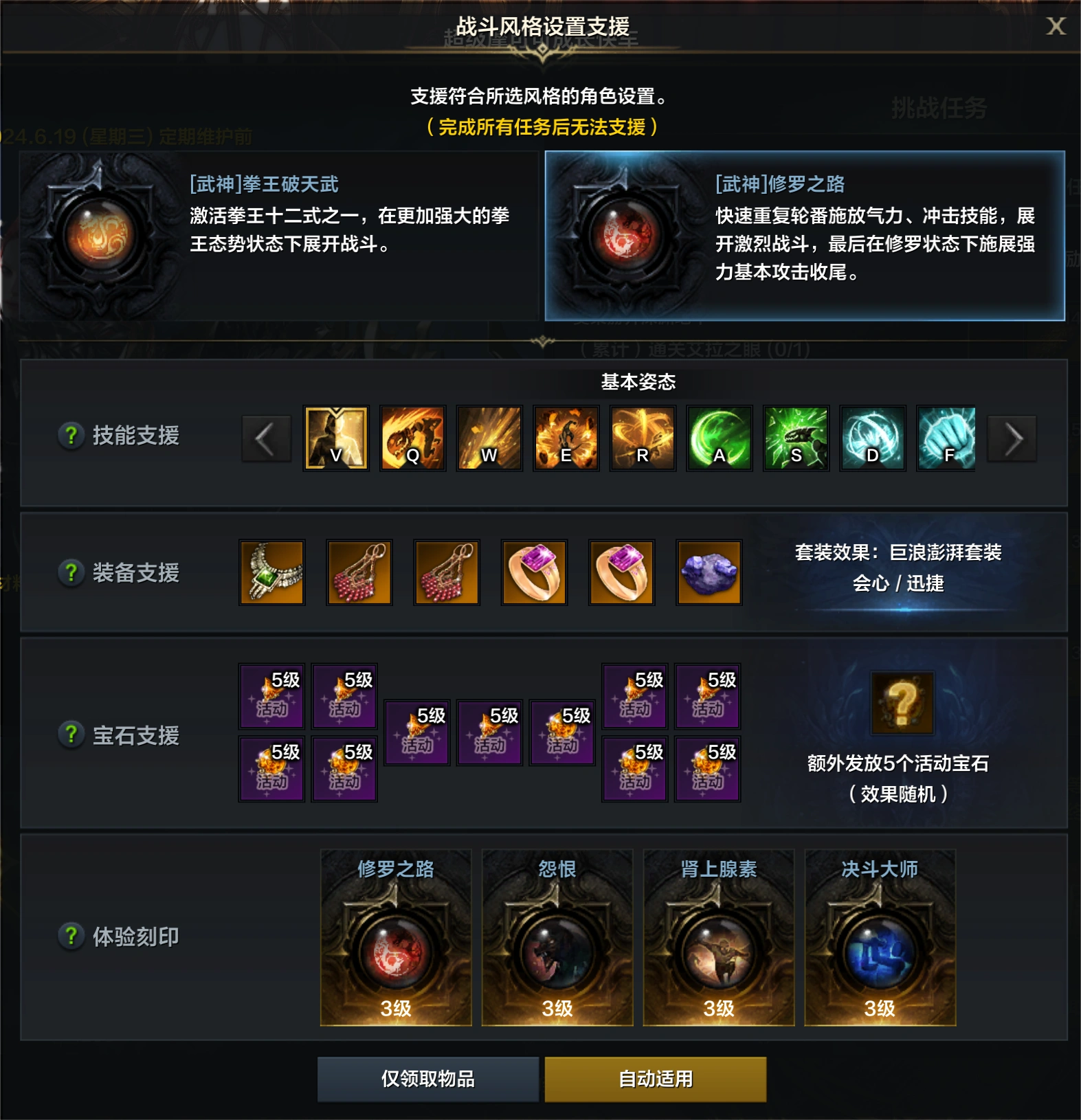Screen dimensions: 1081x1120
Task: Select the F fist skill icon
Action: pyautogui.click(x=946, y=438)
